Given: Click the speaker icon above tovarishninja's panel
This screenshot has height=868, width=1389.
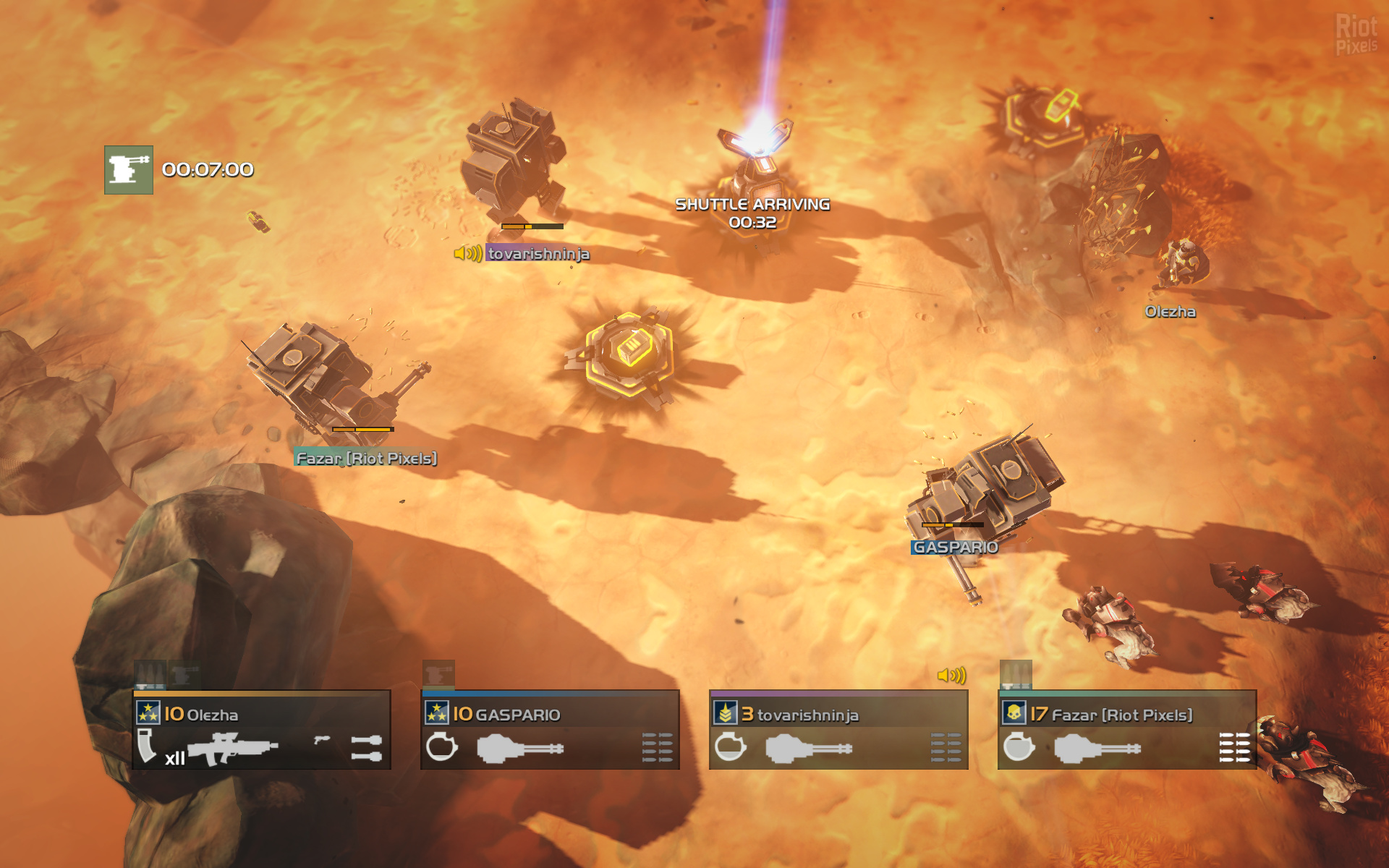Looking at the screenshot, I should (951, 676).
